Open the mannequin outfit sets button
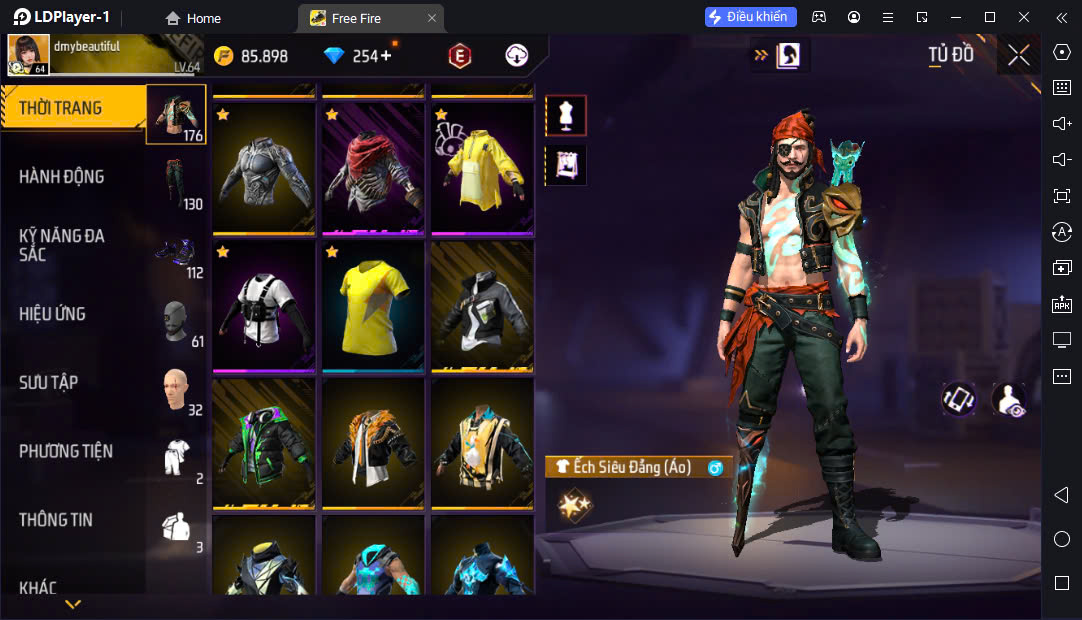Screen dimensions: 1082x620 pos(566,116)
